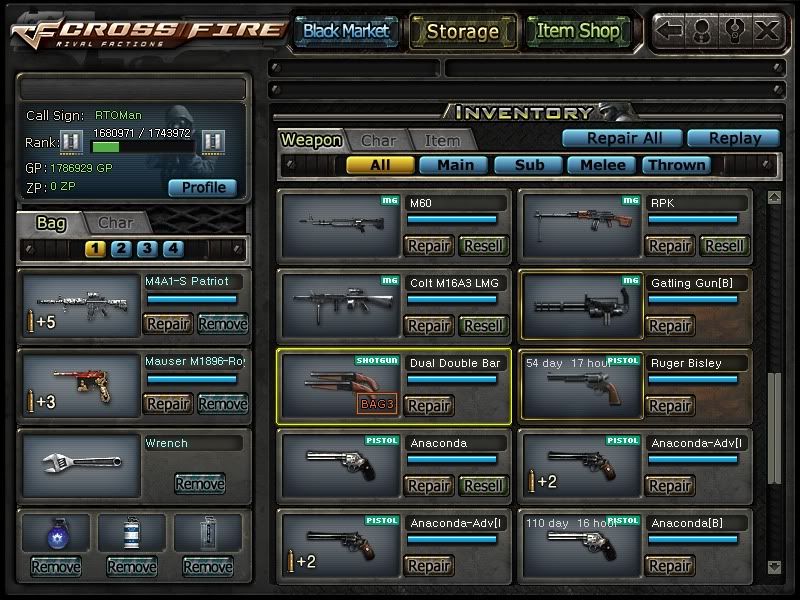Open the Char tab in bag panel
Image resolution: width=800 pixels, height=600 pixels.
pos(115,222)
